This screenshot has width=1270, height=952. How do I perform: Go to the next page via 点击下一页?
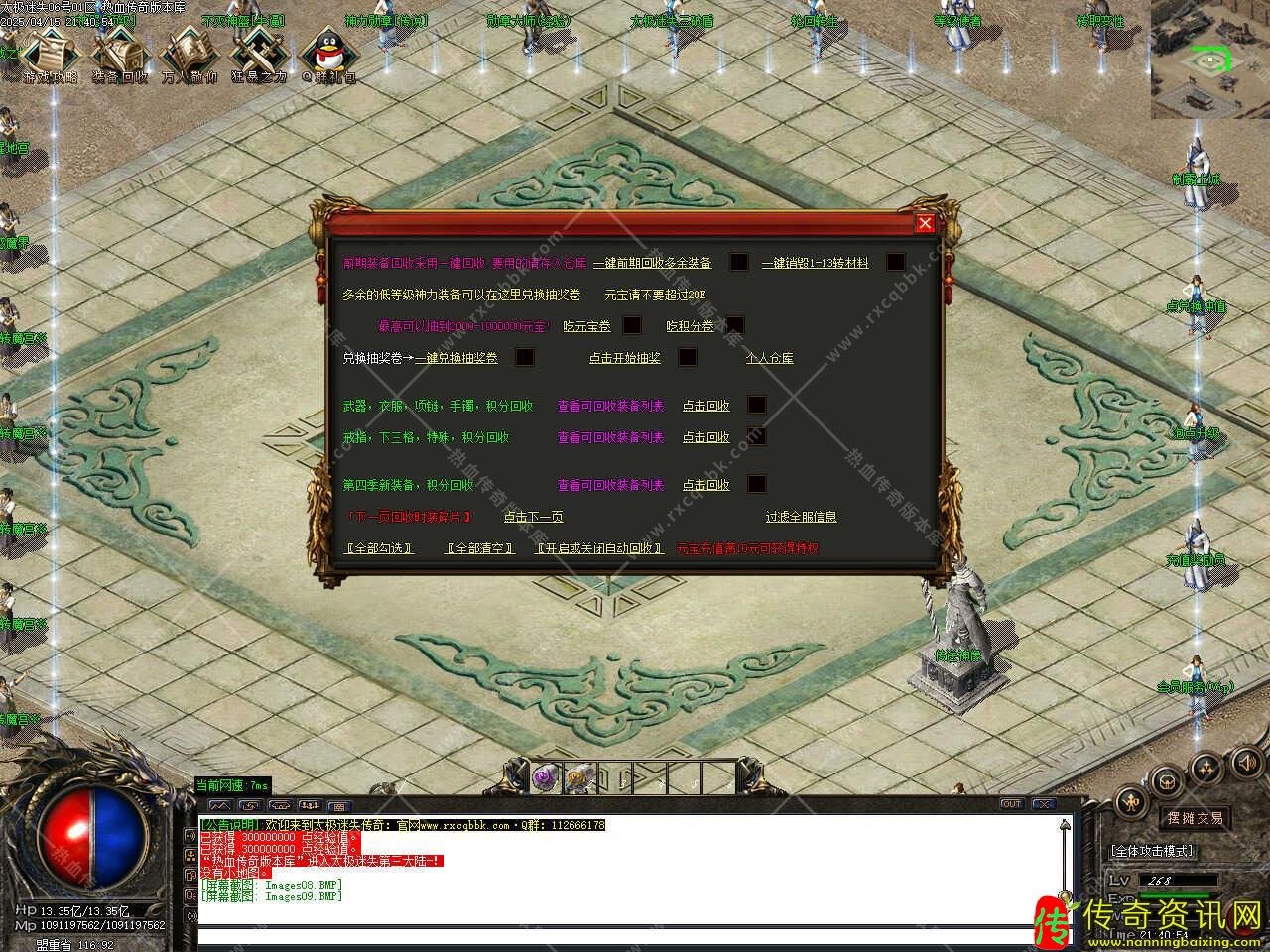(x=533, y=517)
